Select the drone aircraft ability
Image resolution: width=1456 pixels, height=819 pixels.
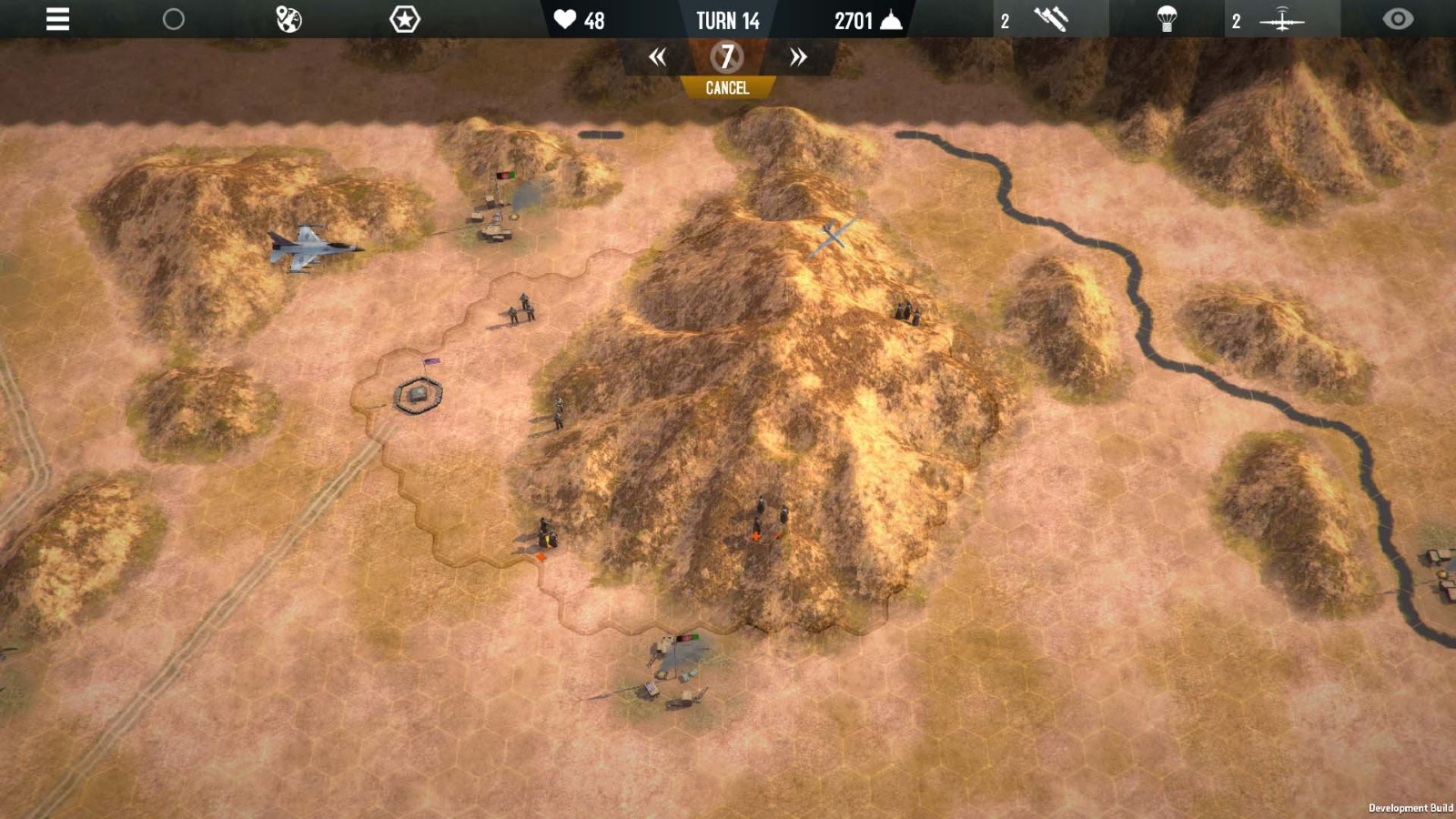pos(1283,18)
